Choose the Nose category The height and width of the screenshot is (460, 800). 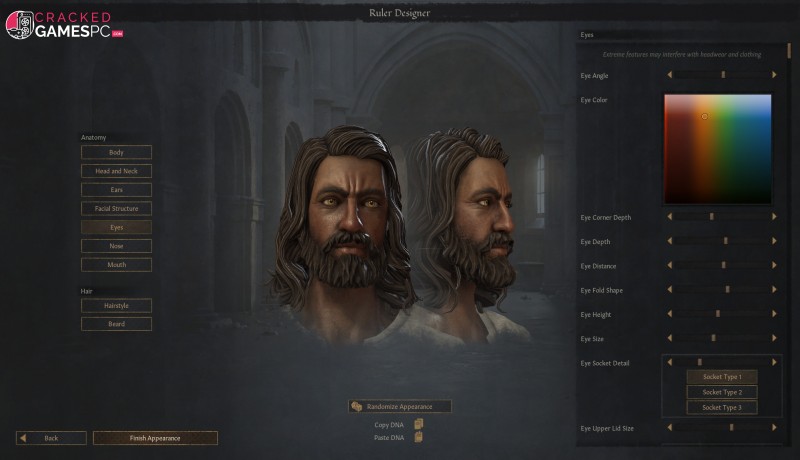116,246
